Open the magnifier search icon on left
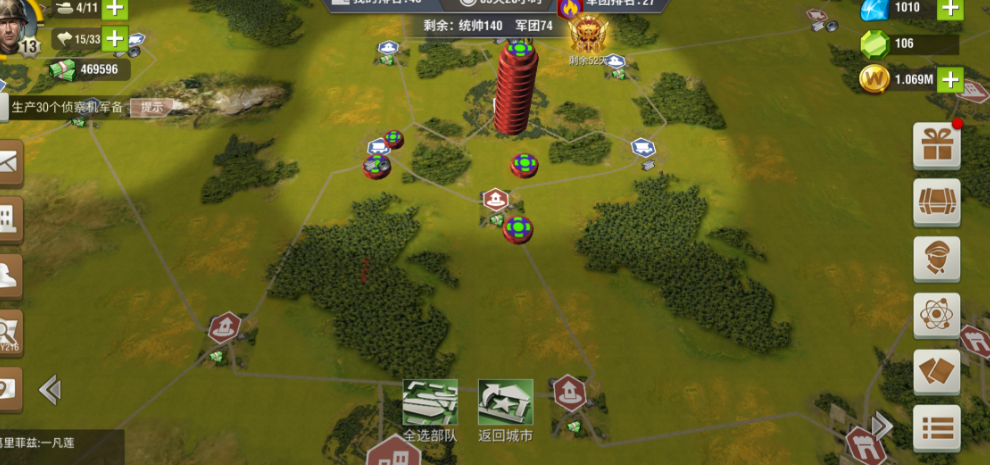 pyautogui.click(x=8, y=330)
